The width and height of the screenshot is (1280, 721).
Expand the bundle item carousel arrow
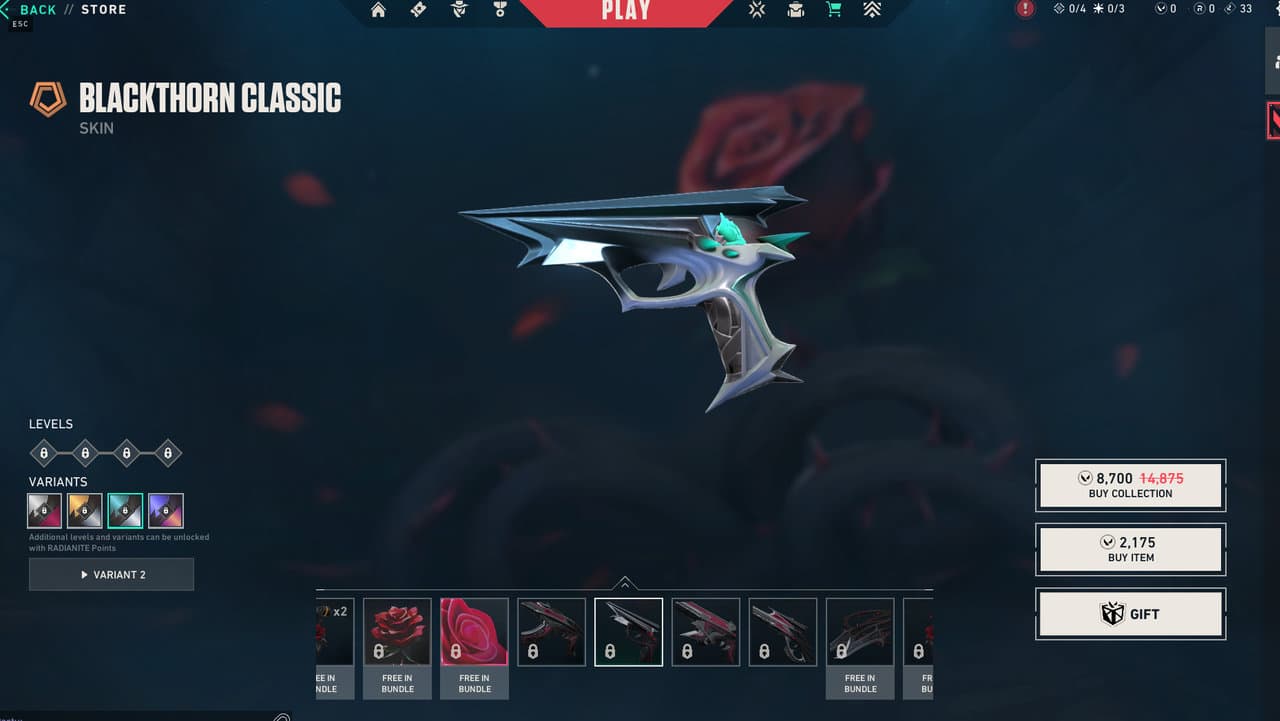click(625, 583)
